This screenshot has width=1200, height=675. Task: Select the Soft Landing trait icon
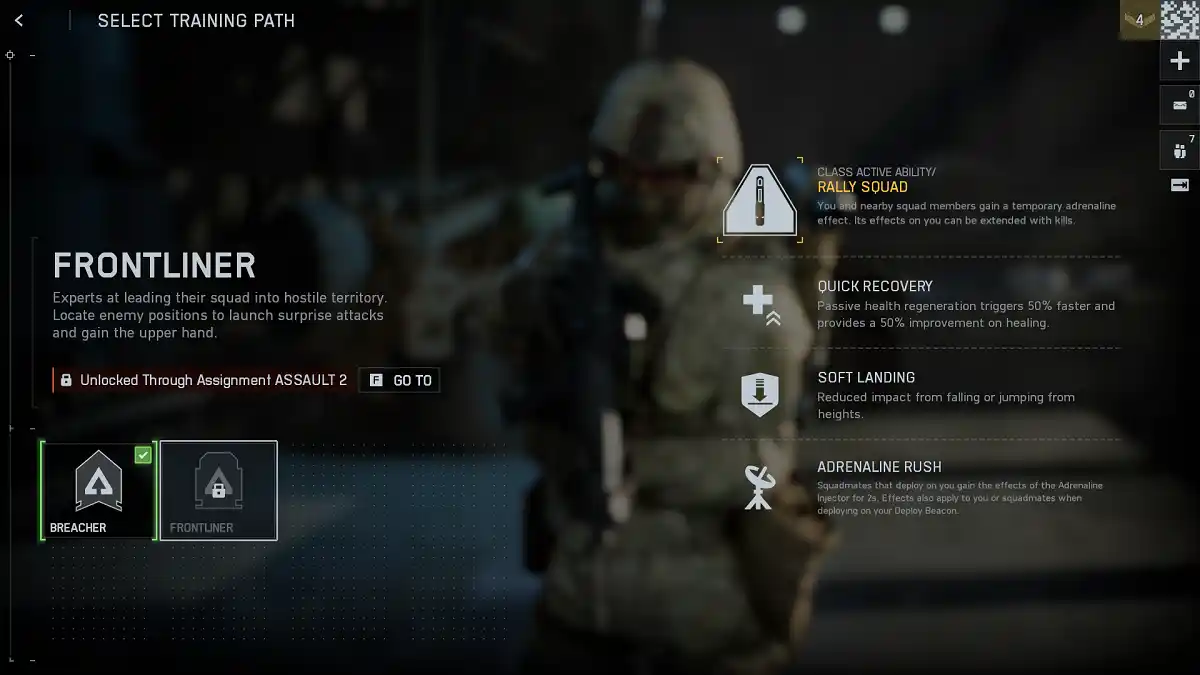[x=760, y=394]
